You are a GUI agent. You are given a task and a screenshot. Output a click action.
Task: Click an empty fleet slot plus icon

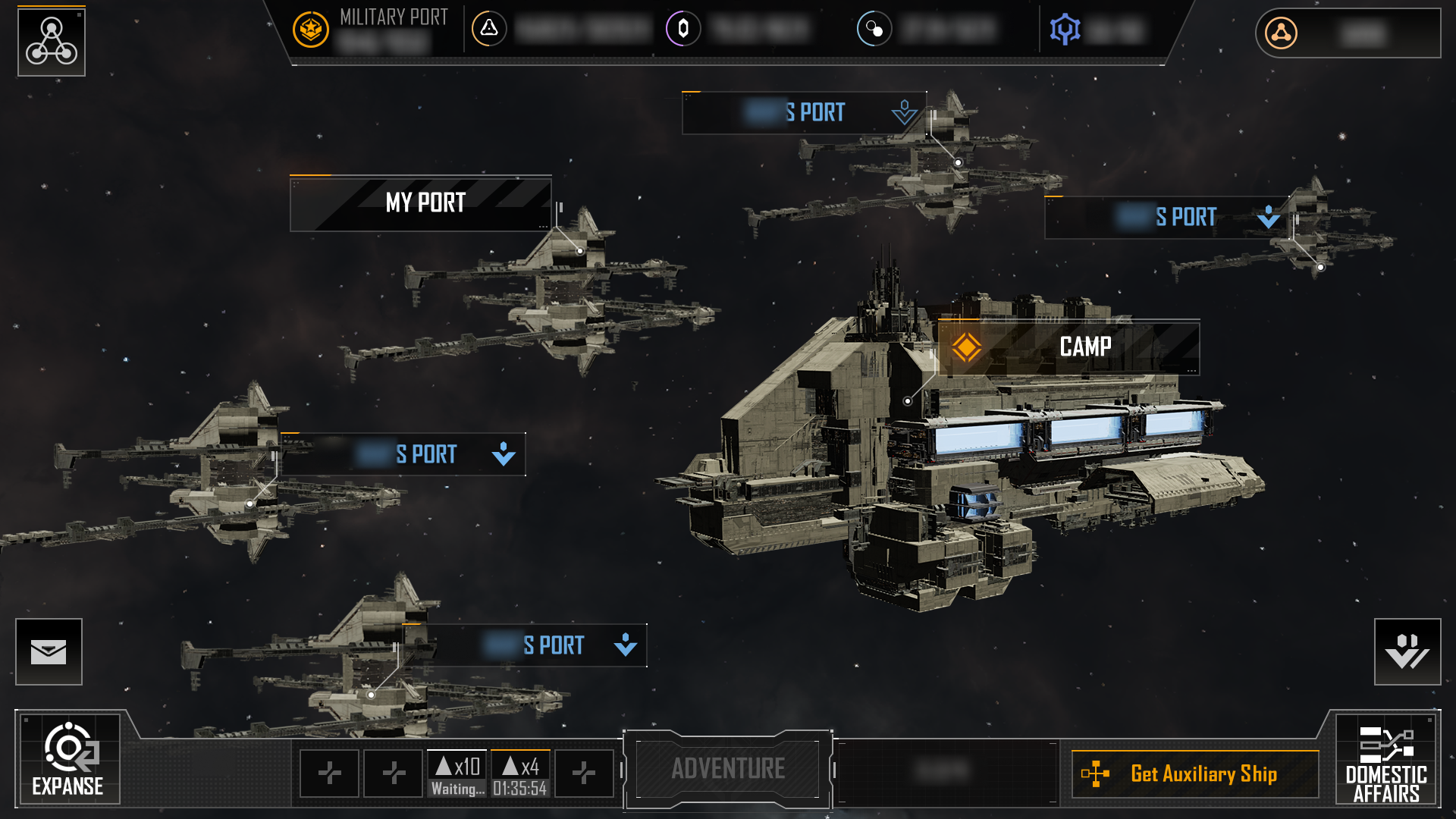tap(329, 773)
